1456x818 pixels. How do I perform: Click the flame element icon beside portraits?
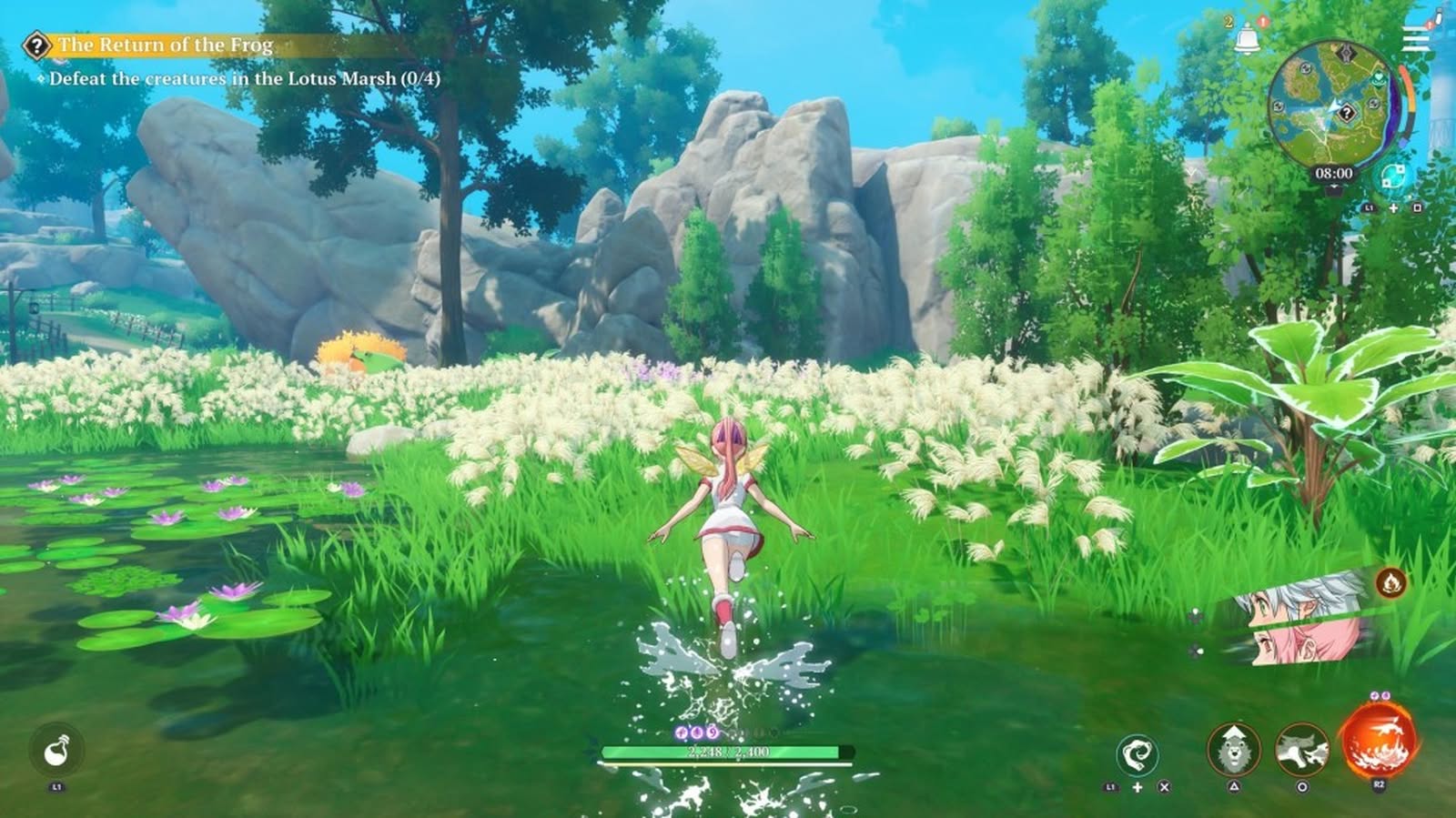(1390, 582)
